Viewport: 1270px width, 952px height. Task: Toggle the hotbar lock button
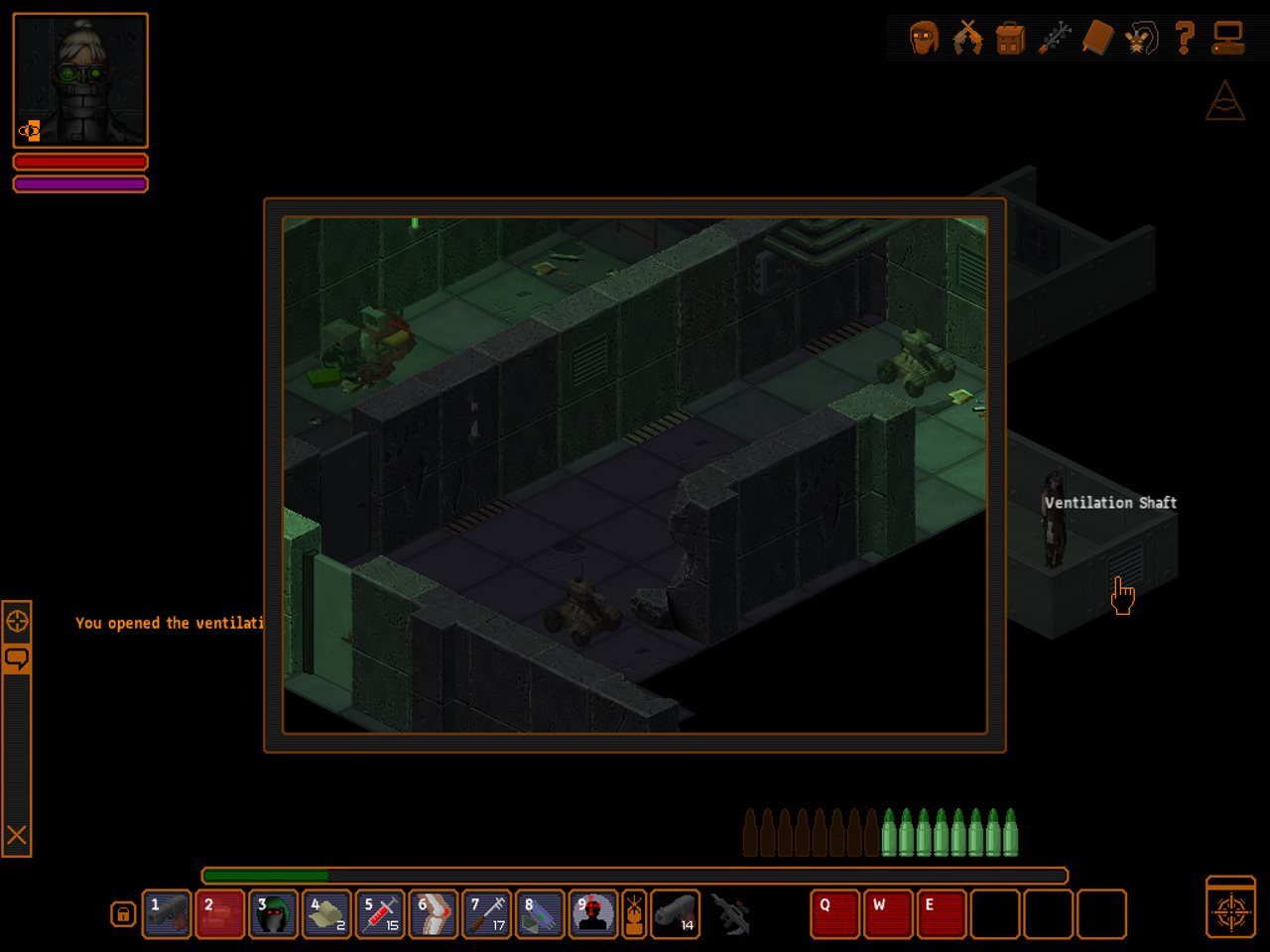(122, 914)
